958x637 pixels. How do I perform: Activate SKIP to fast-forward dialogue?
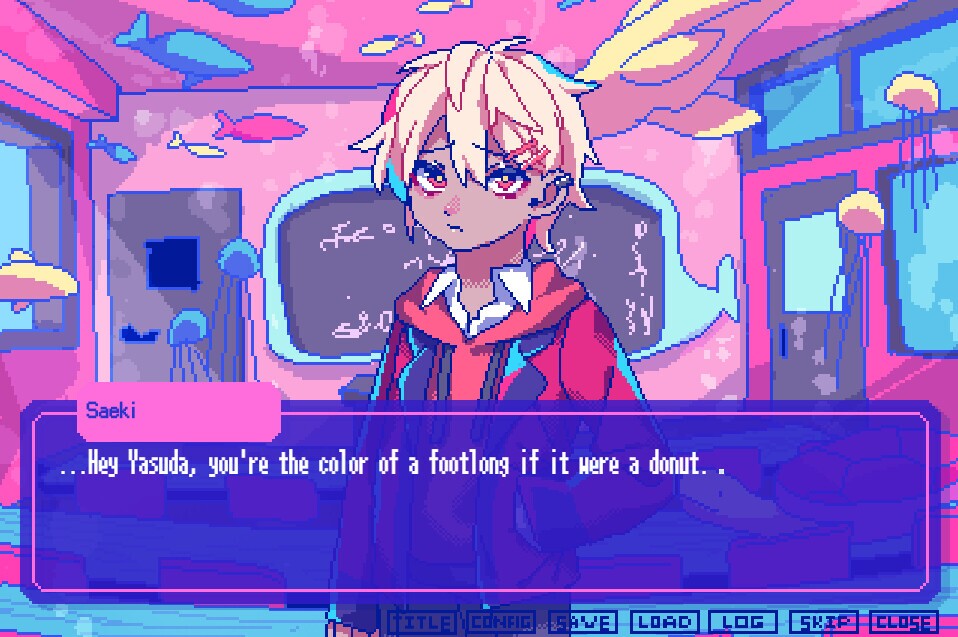point(823,622)
